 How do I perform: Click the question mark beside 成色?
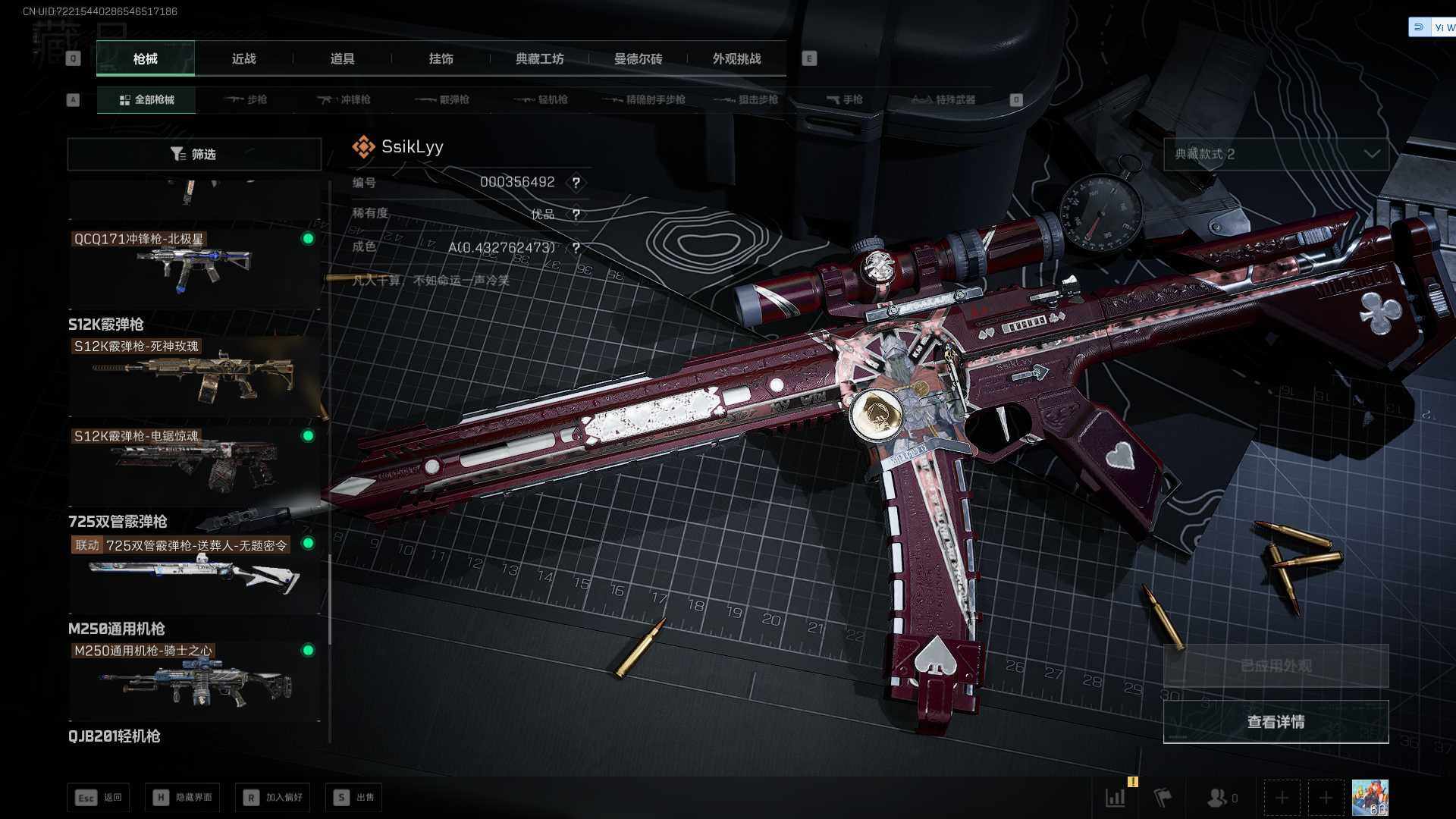pyautogui.click(x=576, y=248)
